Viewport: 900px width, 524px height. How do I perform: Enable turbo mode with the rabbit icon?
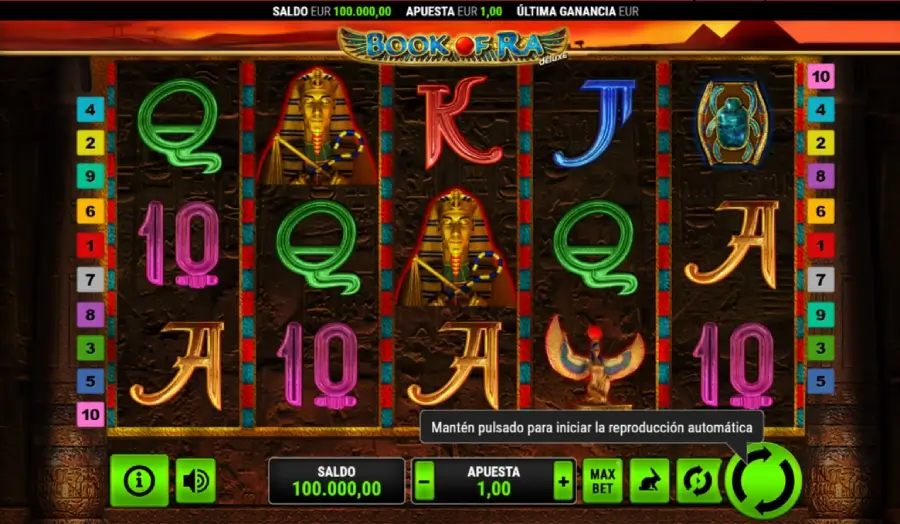[649, 481]
